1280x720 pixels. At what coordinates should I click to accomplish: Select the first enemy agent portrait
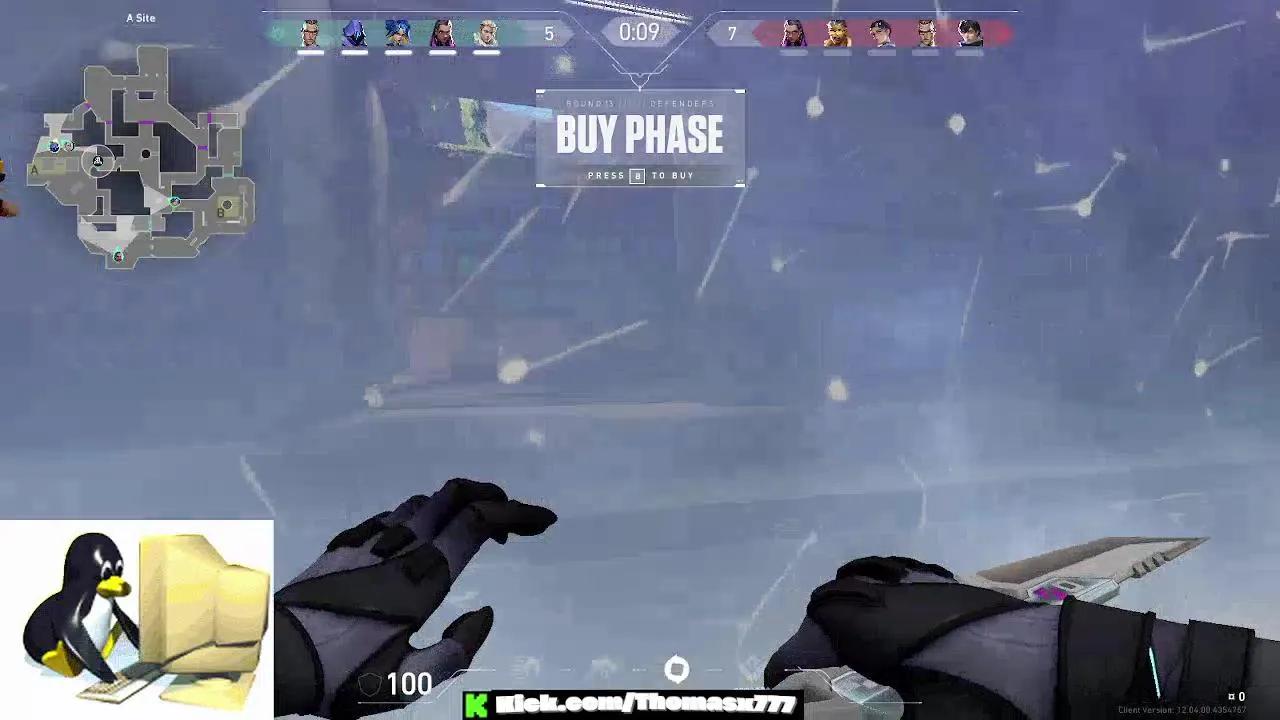coord(790,30)
